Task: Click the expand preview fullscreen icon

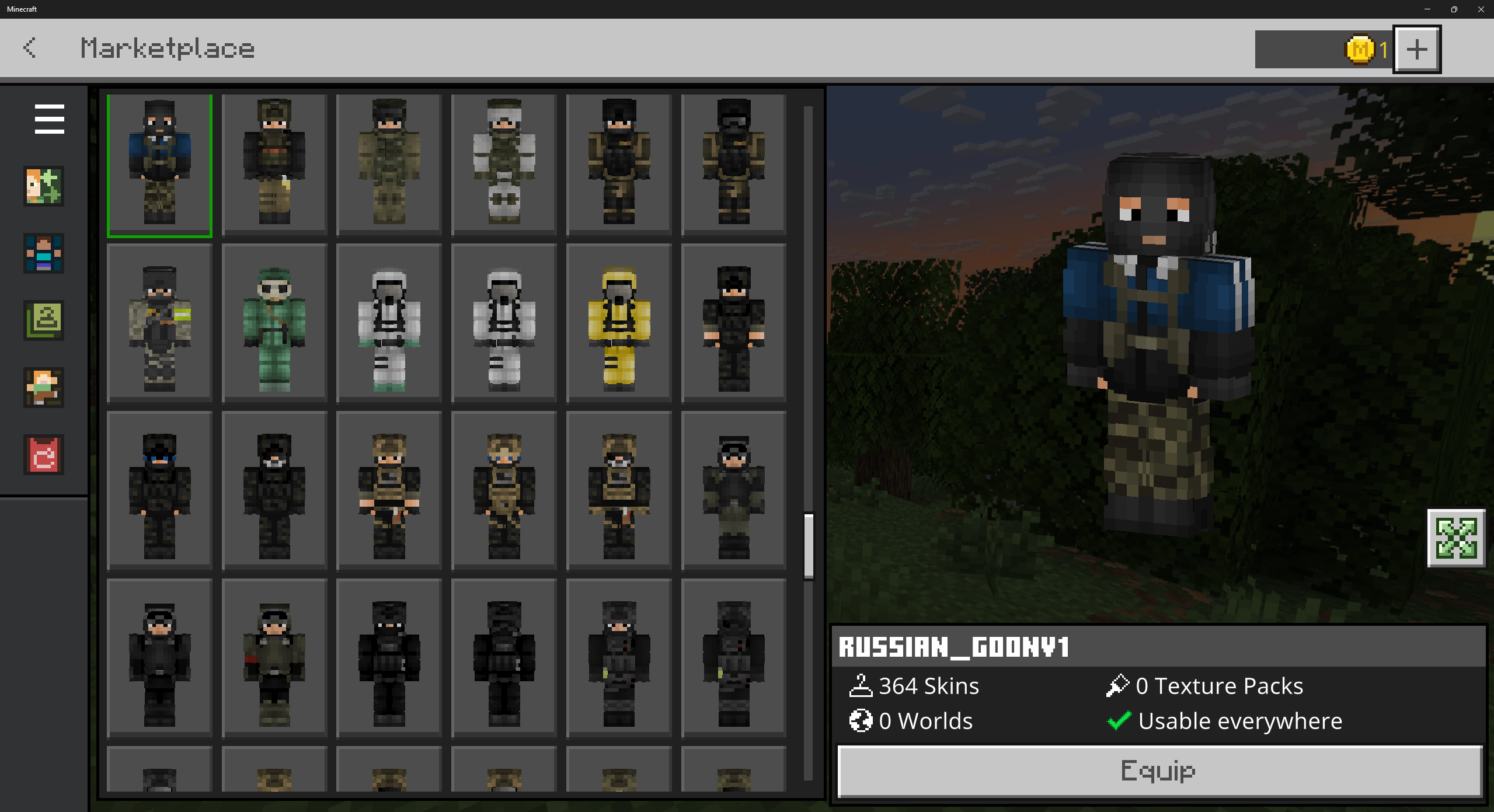Action: (x=1455, y=538)
